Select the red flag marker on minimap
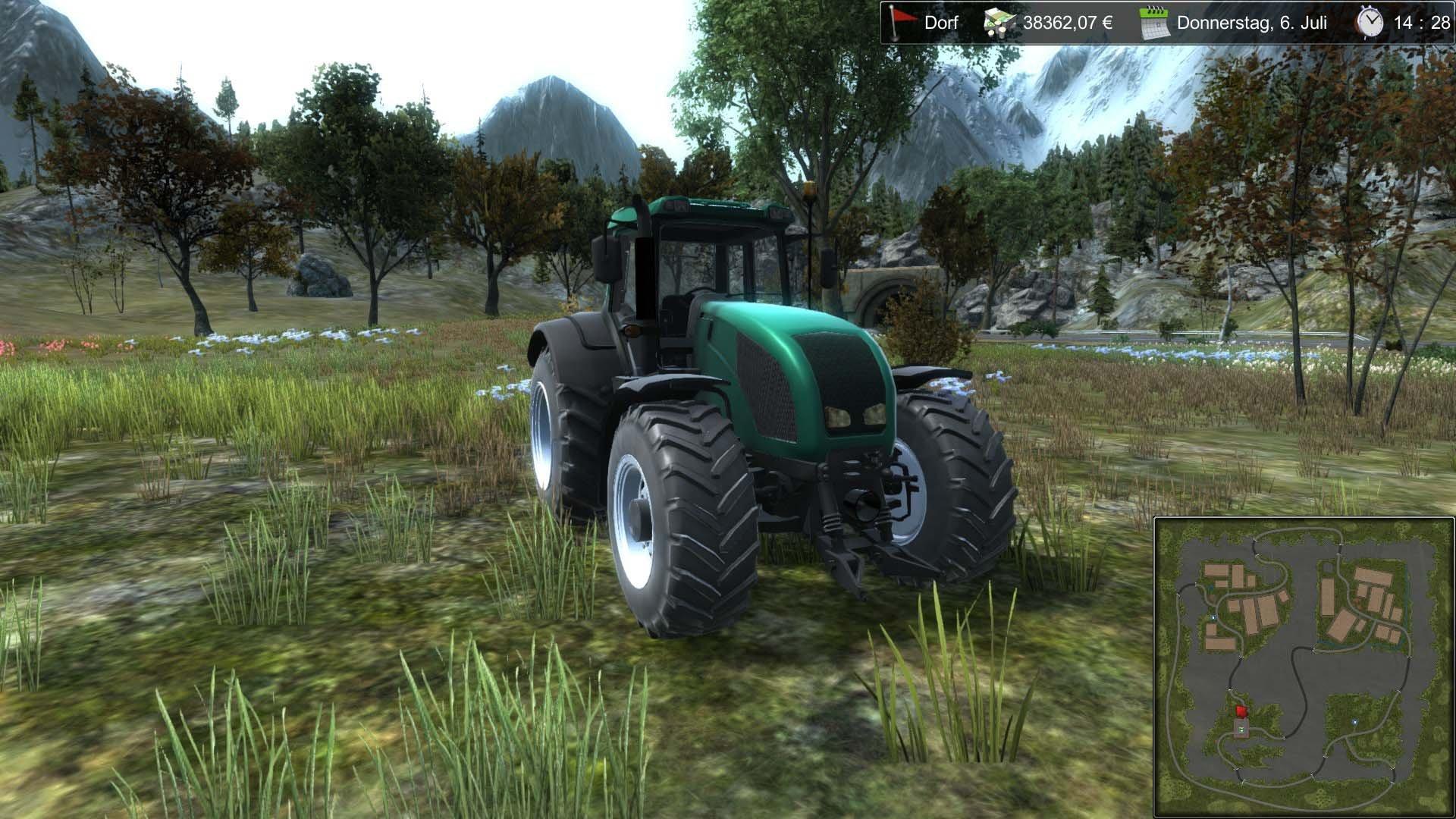Image resolution: width=1456 pixels, height=819 pixels. 1241,711
